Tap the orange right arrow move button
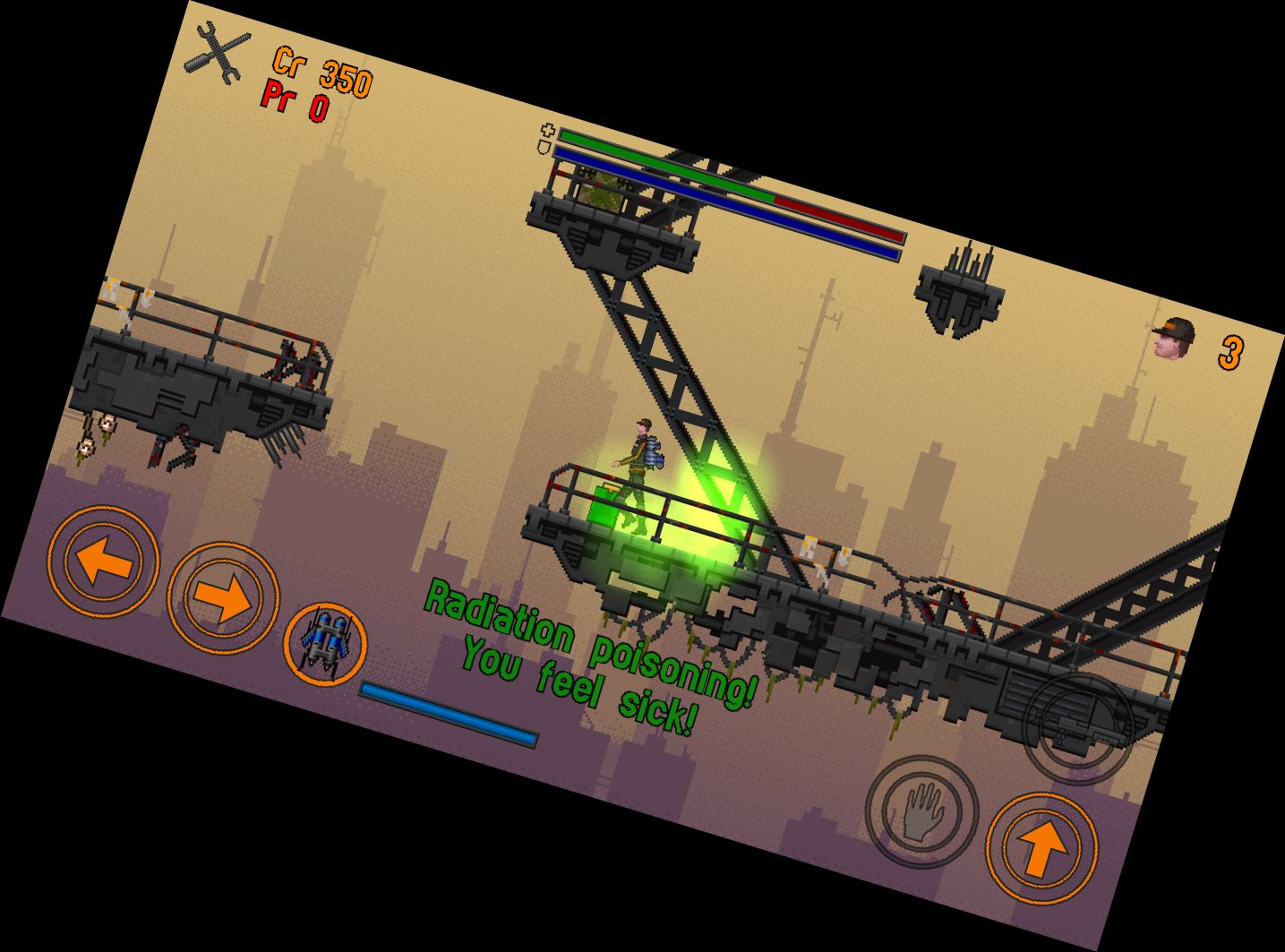The image size is (1285, 952). (223, 597)
